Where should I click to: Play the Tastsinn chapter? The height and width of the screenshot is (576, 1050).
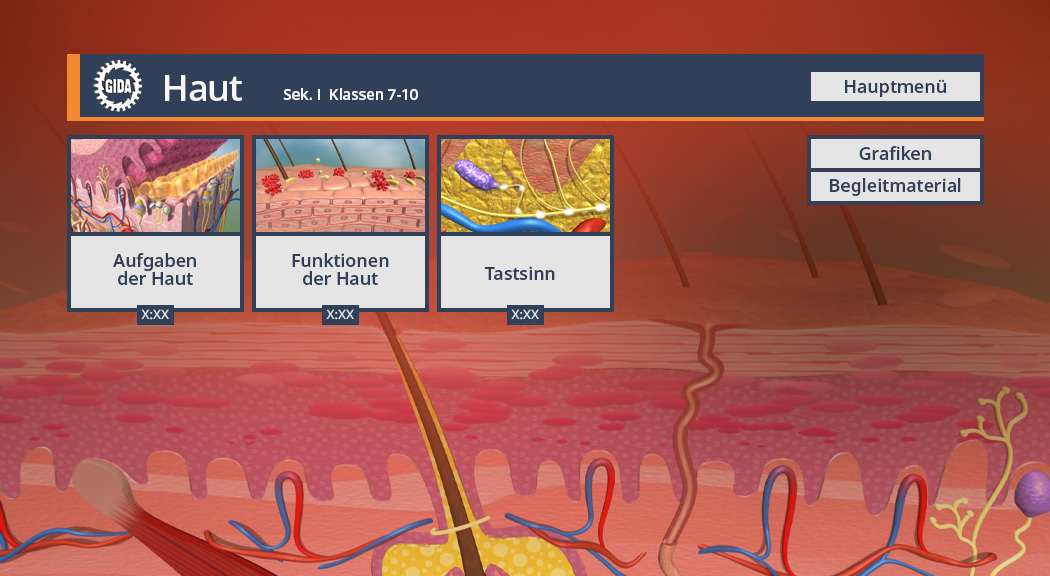pyautogui.click(x=525, y=224)
